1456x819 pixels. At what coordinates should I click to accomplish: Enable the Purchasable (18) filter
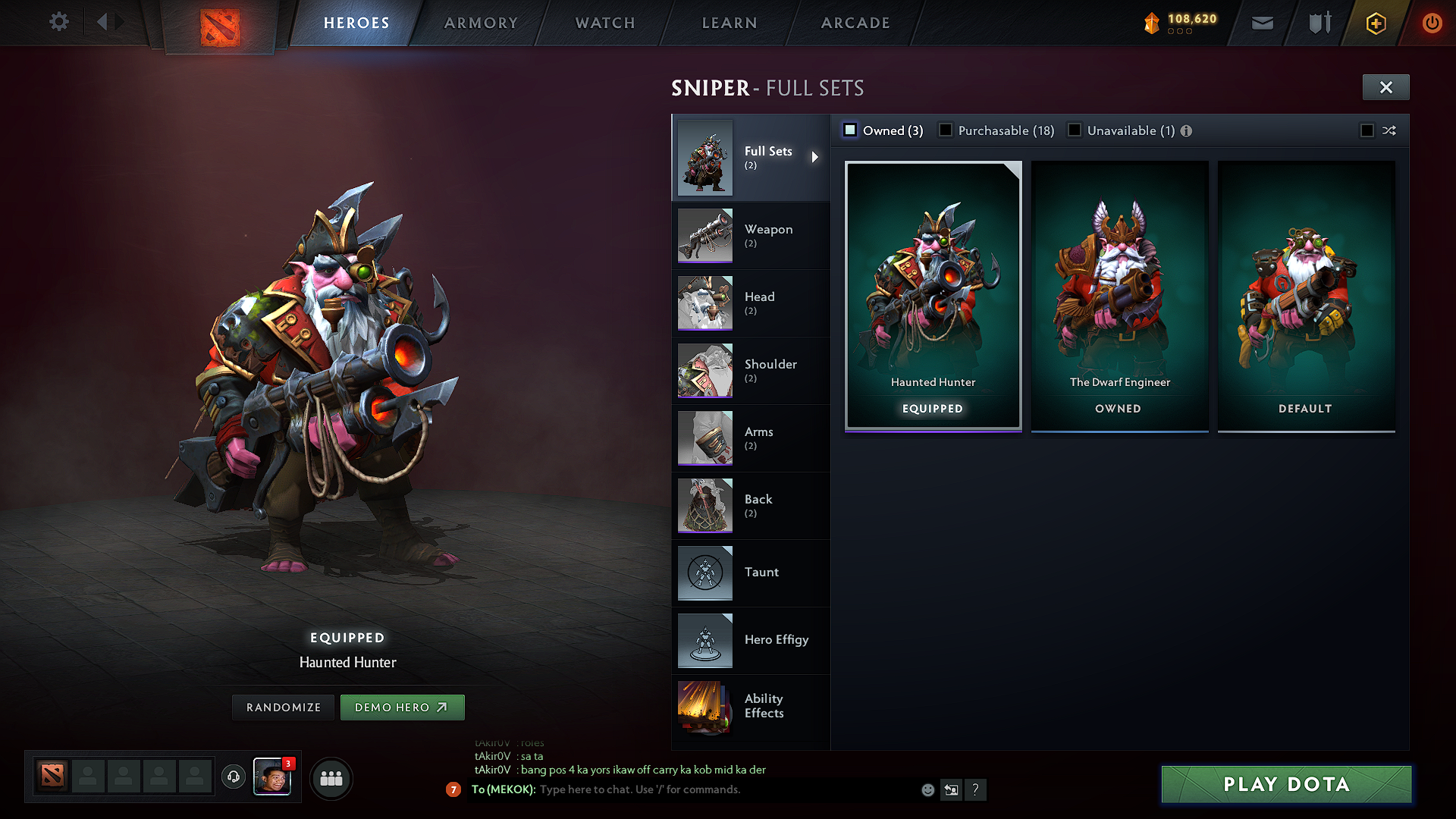click(x=945, y=130)
